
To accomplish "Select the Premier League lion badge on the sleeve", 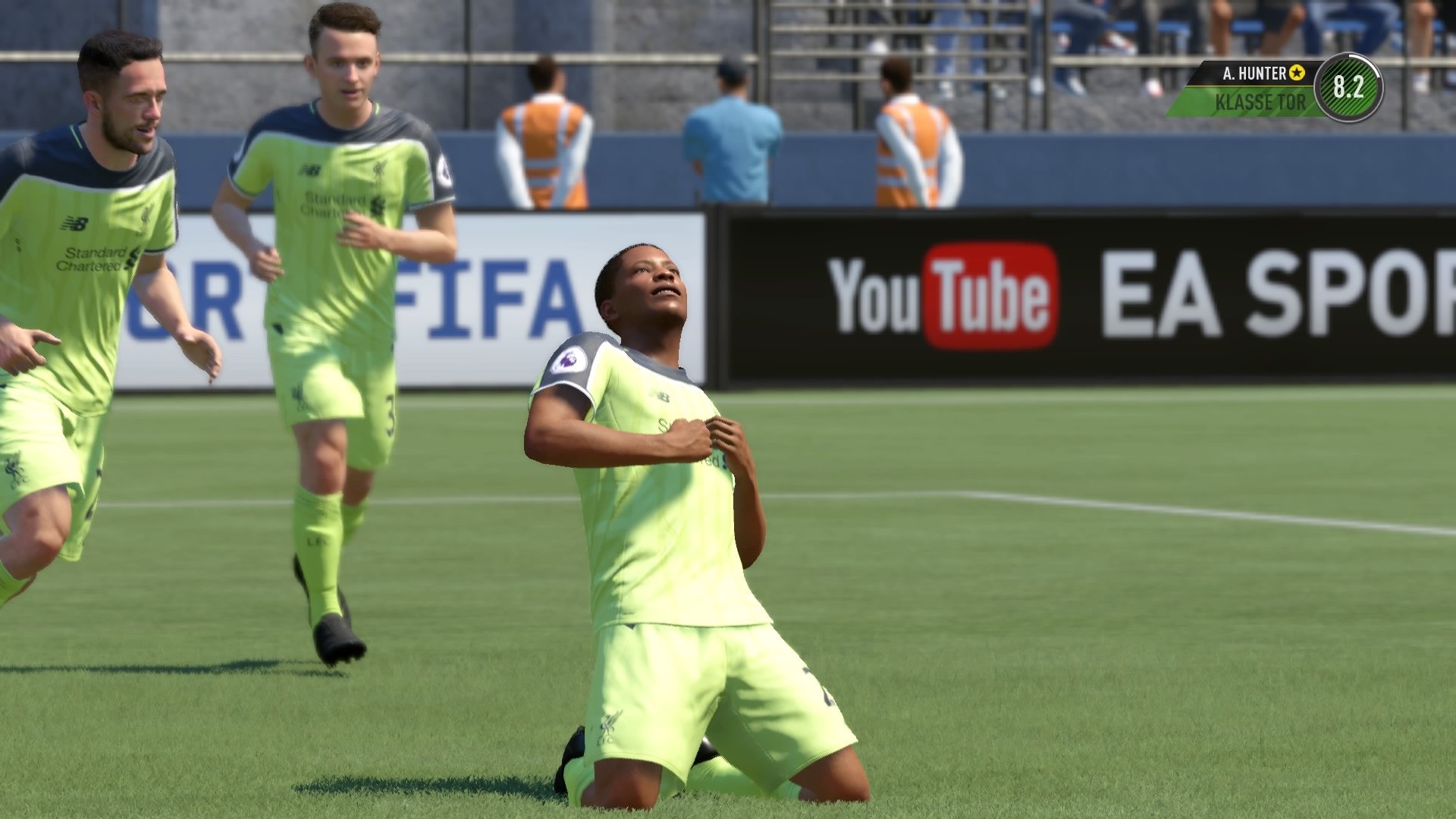I will click(569, 359).
